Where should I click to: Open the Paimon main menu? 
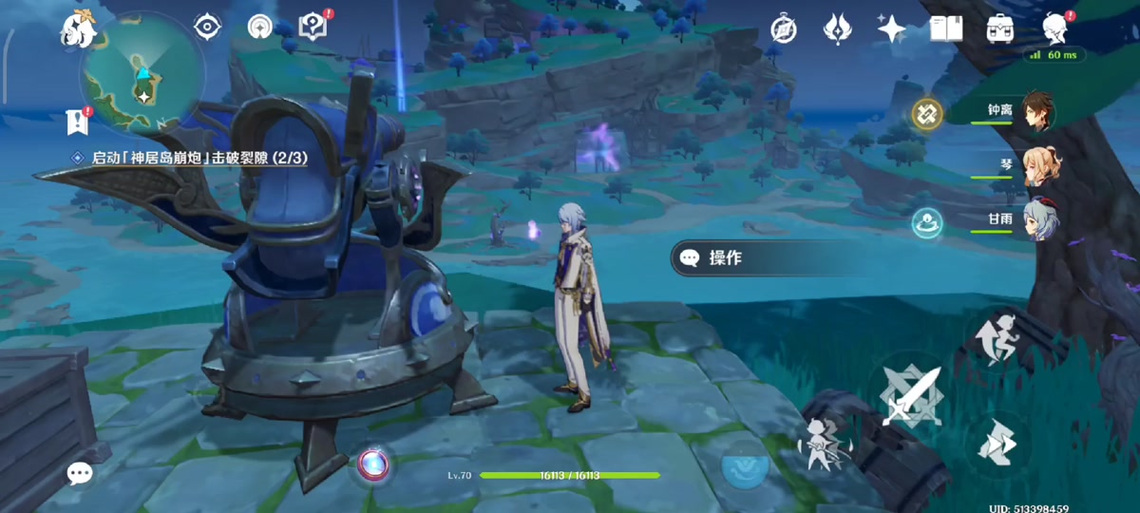point(77,29)
